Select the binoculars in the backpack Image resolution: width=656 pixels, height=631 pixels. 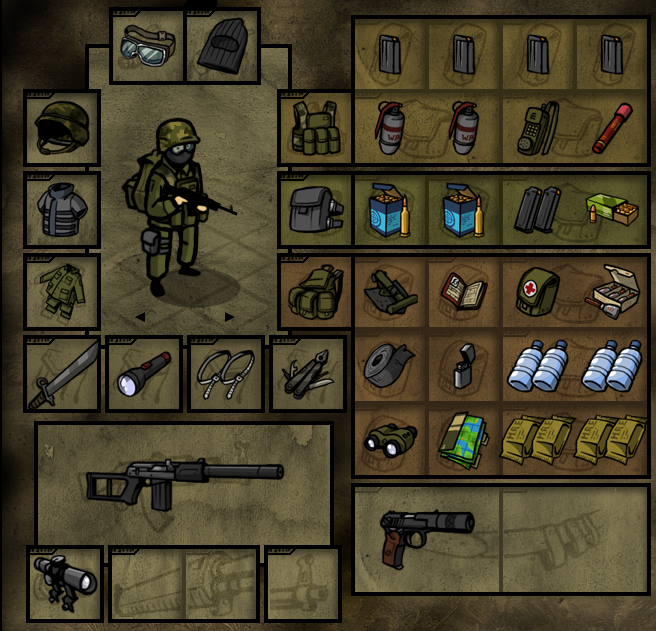[390, 440]
